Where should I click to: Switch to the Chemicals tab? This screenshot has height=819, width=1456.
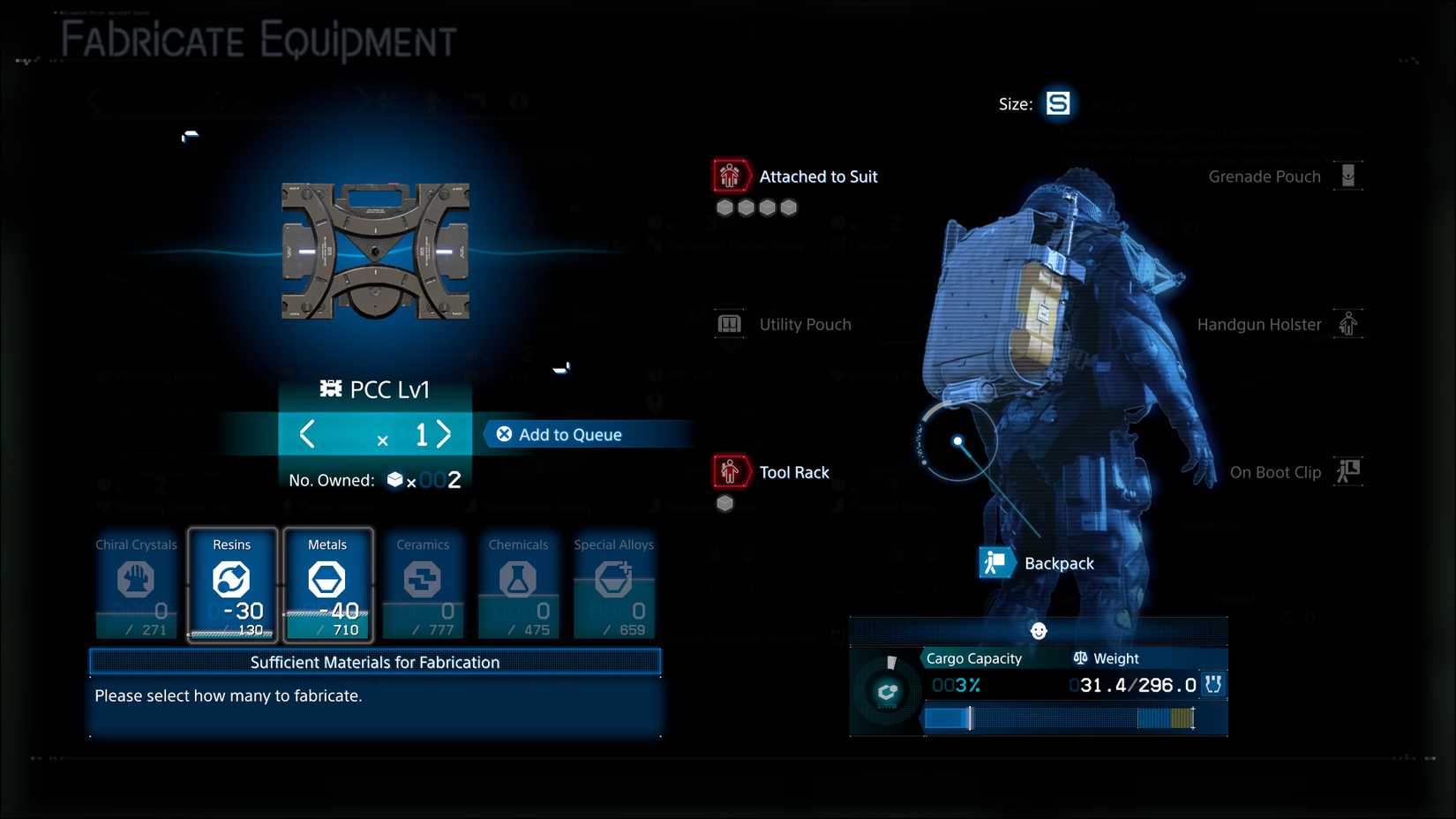[518, 585]
